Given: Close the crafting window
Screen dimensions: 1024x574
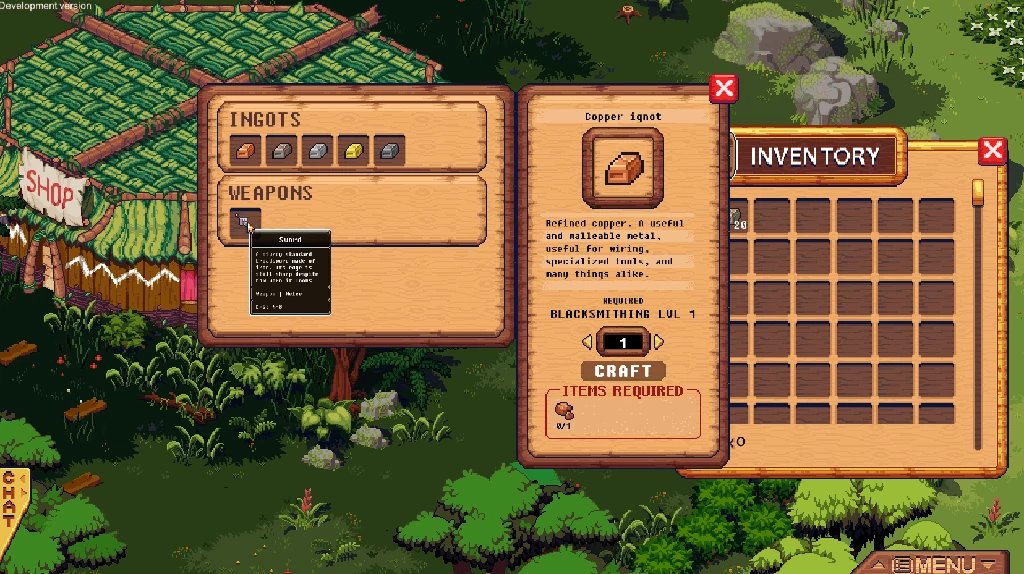Looking at the screenshot, I should coord(722,89).
